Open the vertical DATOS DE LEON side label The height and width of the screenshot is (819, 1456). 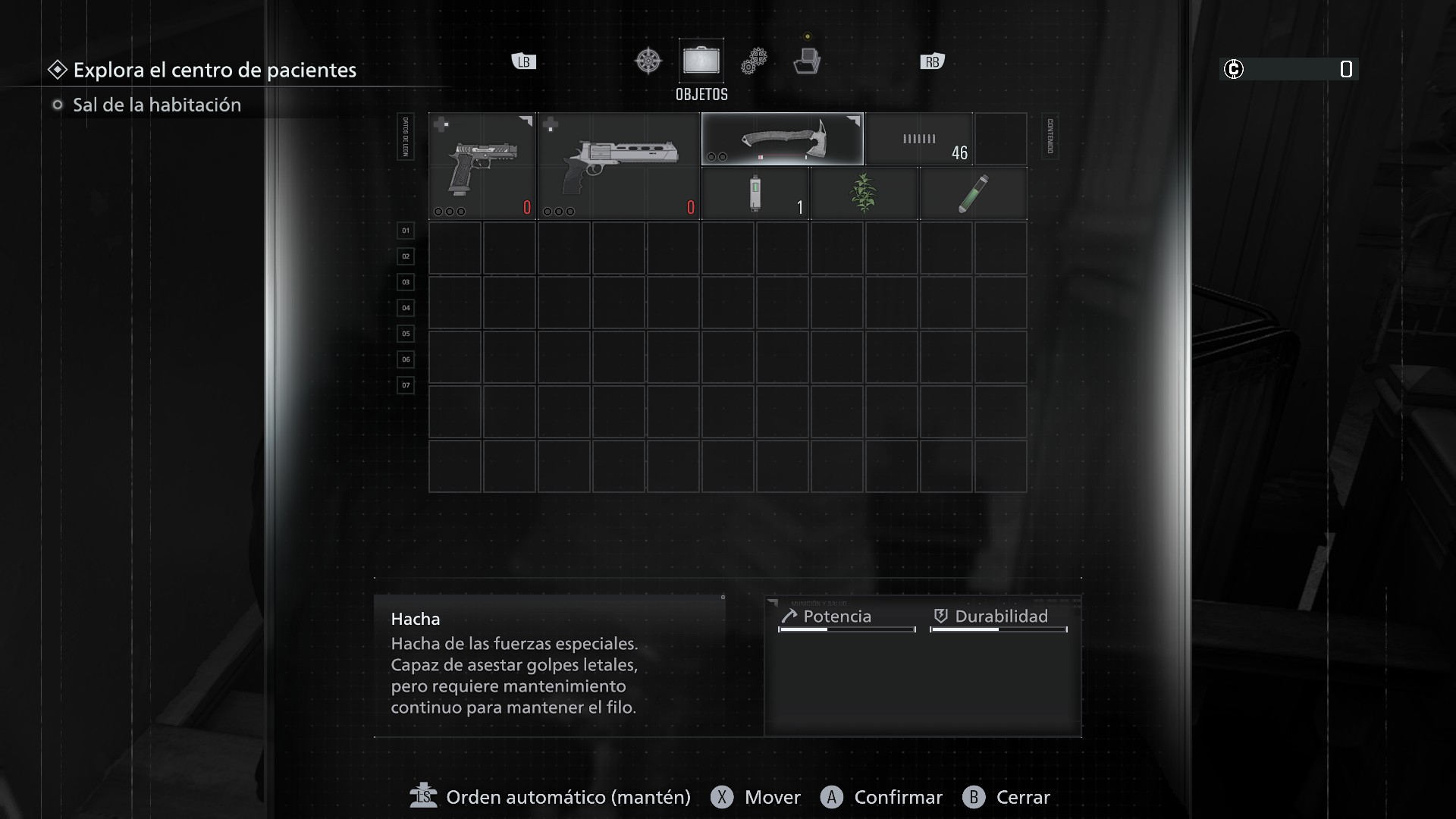[406, 136]
